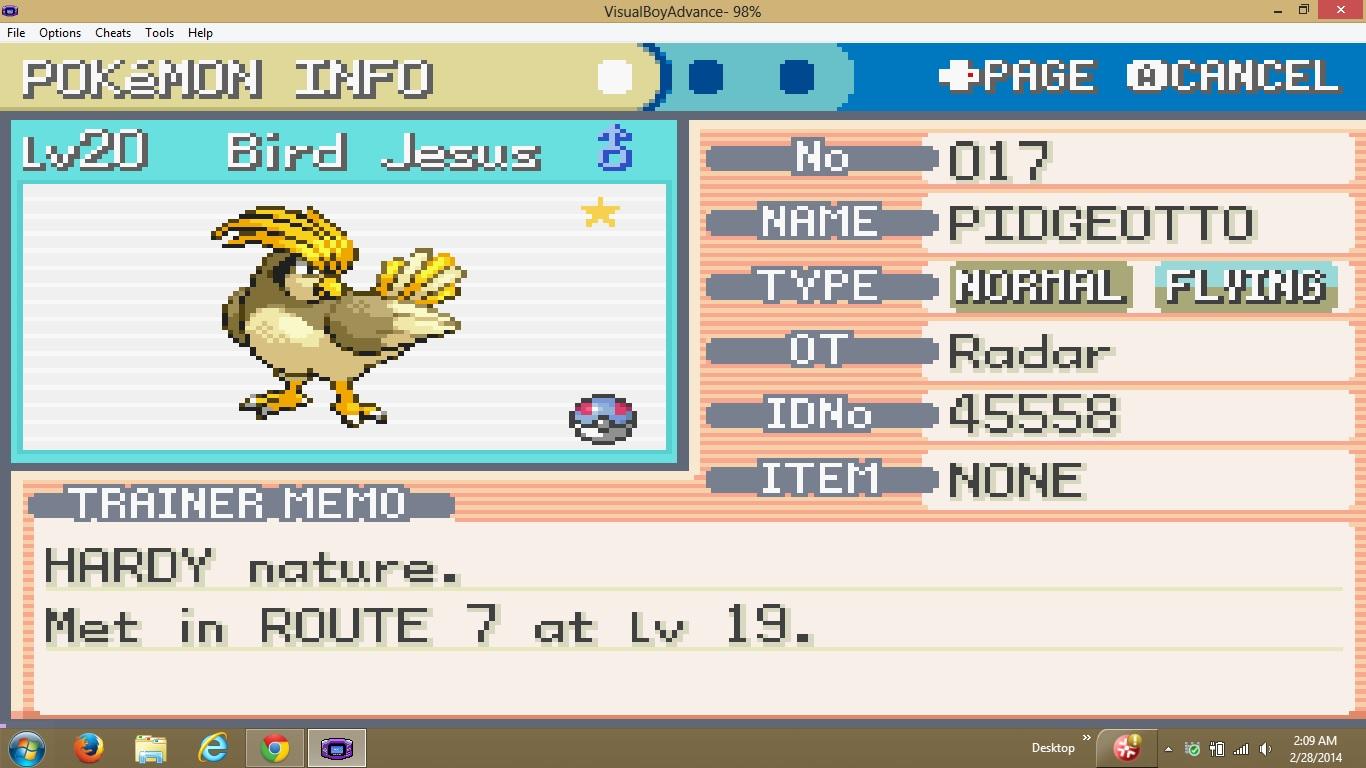Select the VisualBoyAdvance icon in the taskbar
The width and height of the screenshot is (1366, 768).
337,747
